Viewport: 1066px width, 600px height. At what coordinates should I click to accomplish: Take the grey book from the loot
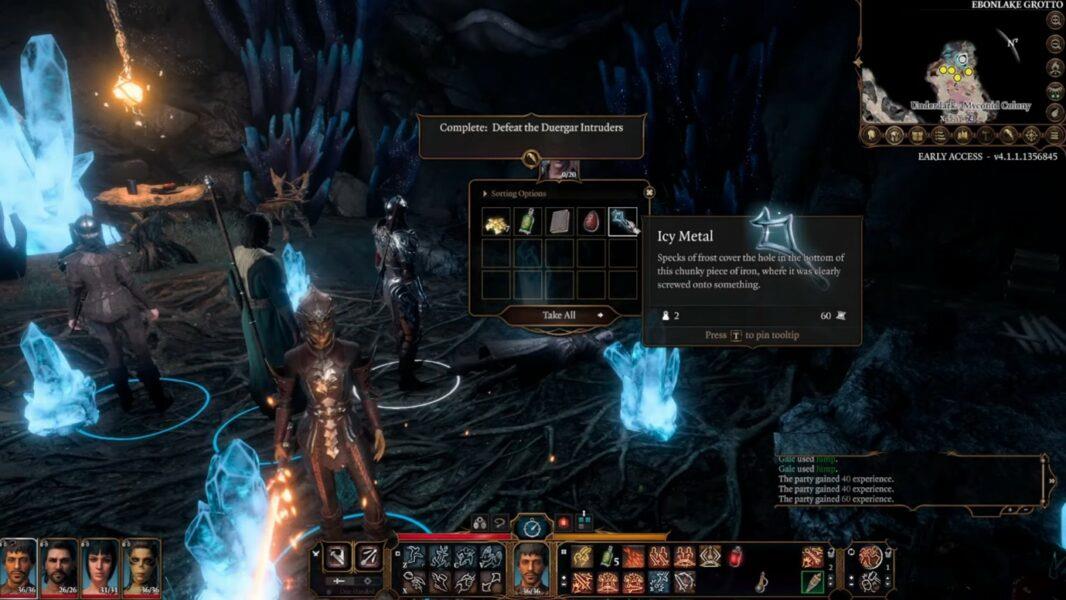[x=560, y=222]
